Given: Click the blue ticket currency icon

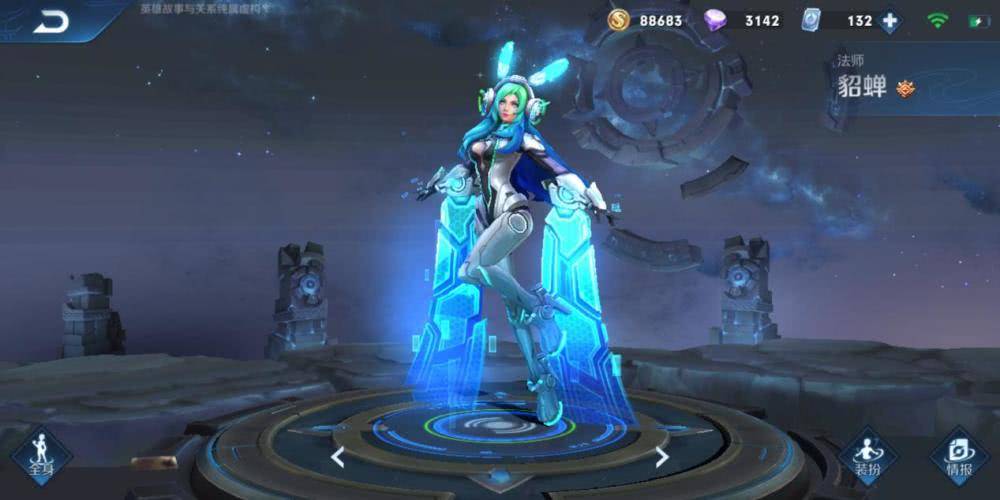Looking at the screenshot, I should (x=812, y=20).
